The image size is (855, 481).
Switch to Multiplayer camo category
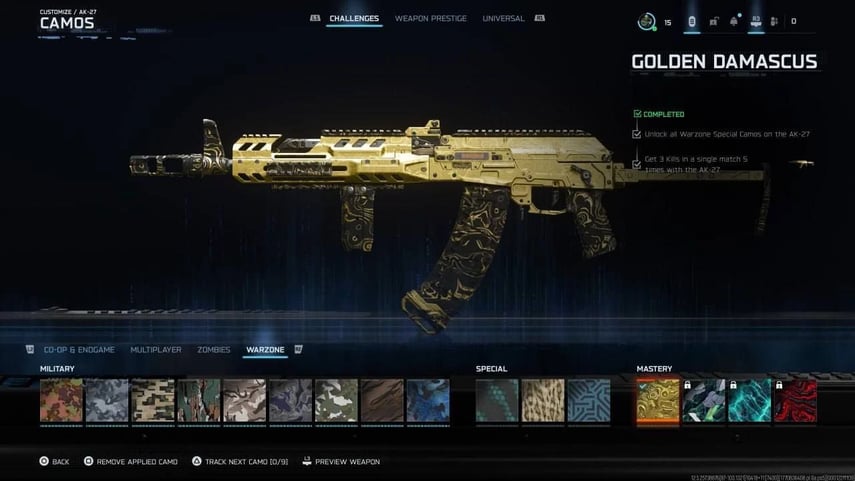tap(156, 350)
